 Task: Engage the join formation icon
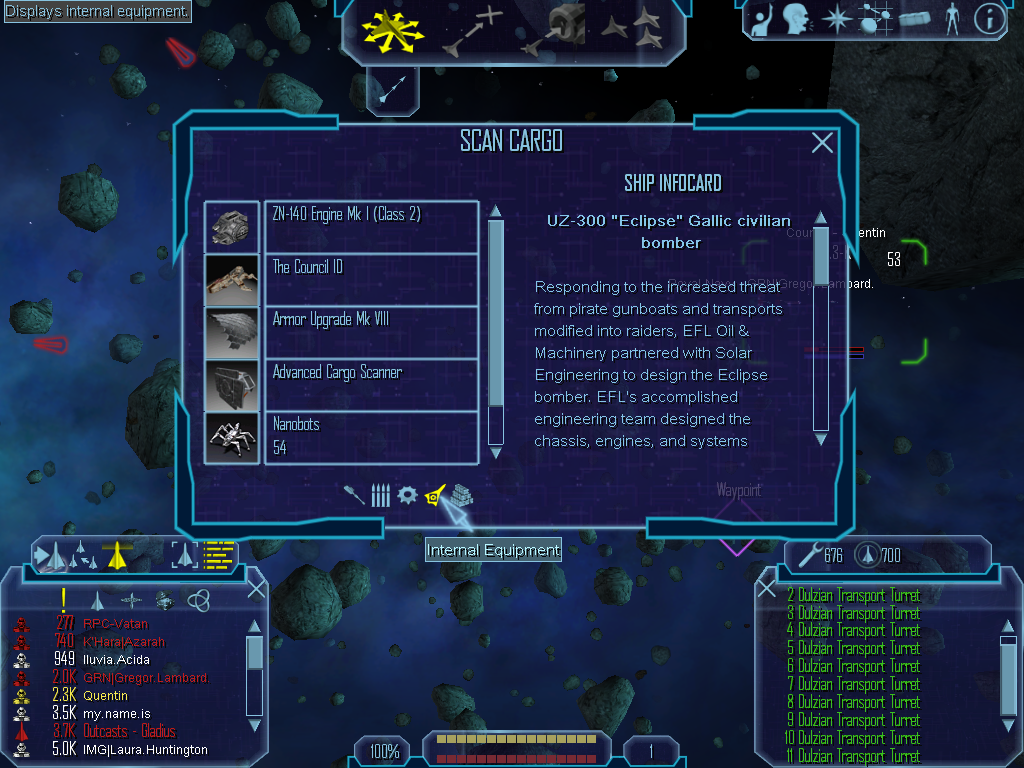(634, 30)
